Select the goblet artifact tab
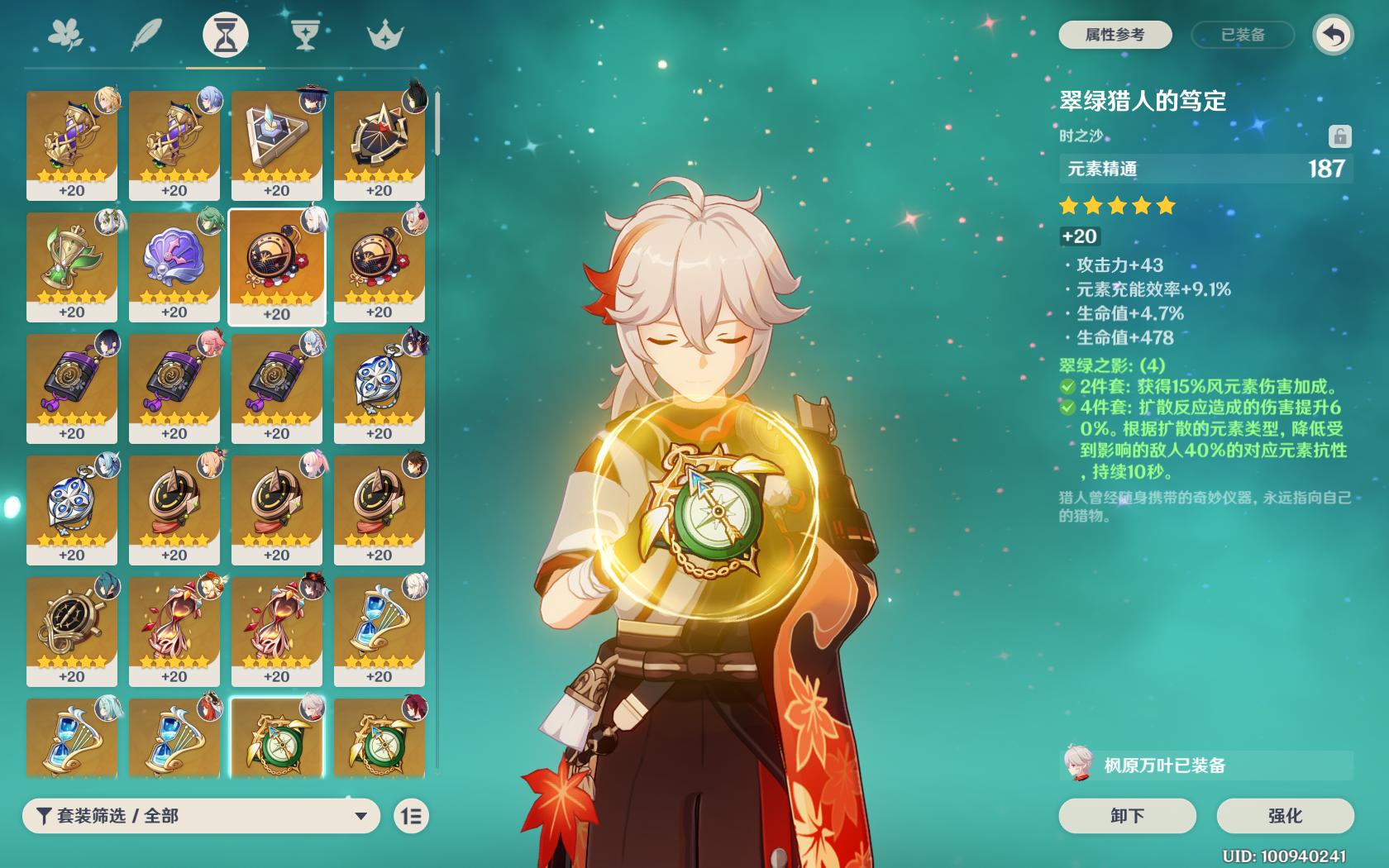 point(305,36)
